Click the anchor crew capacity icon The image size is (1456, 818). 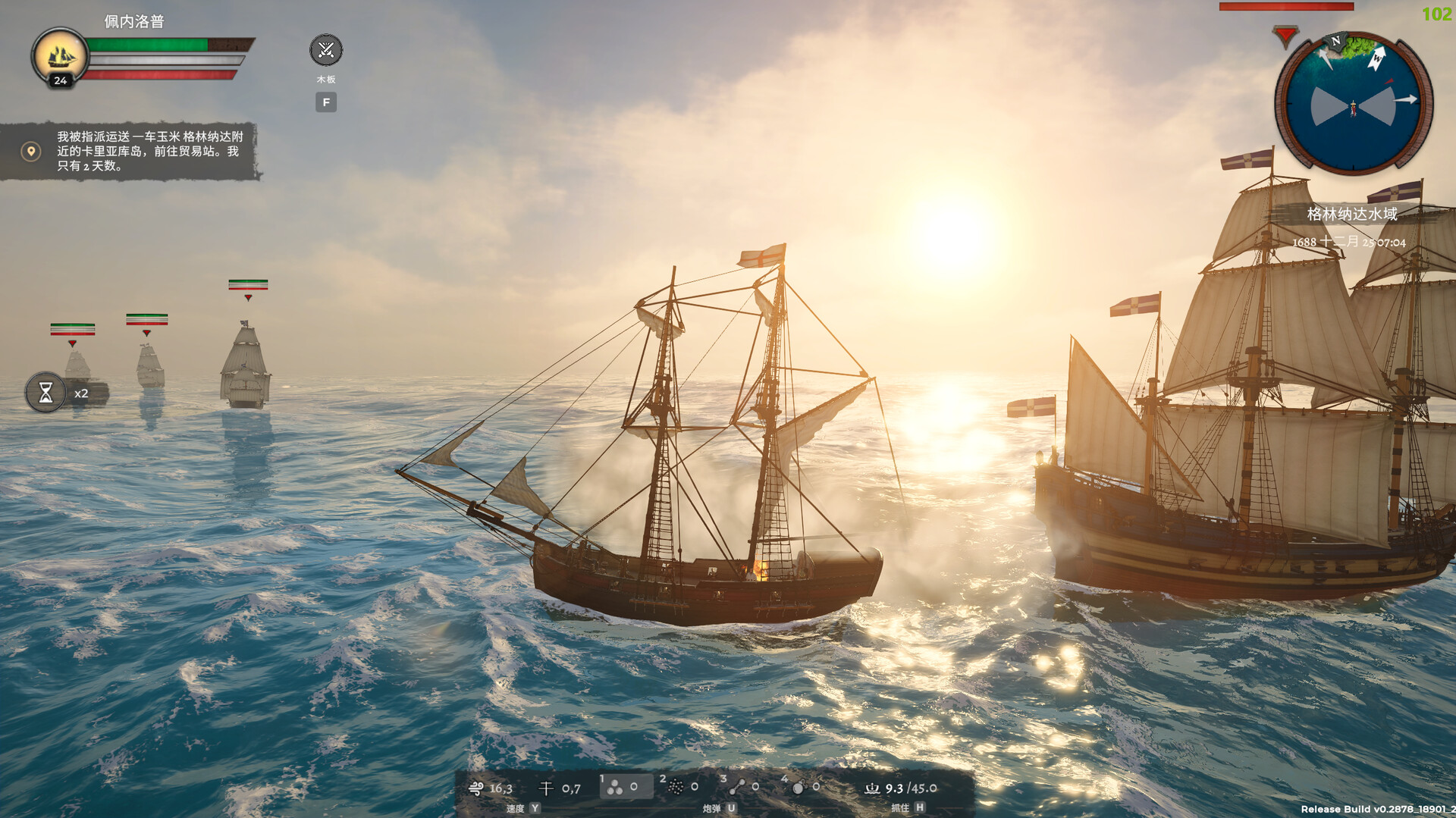[874, 787]
